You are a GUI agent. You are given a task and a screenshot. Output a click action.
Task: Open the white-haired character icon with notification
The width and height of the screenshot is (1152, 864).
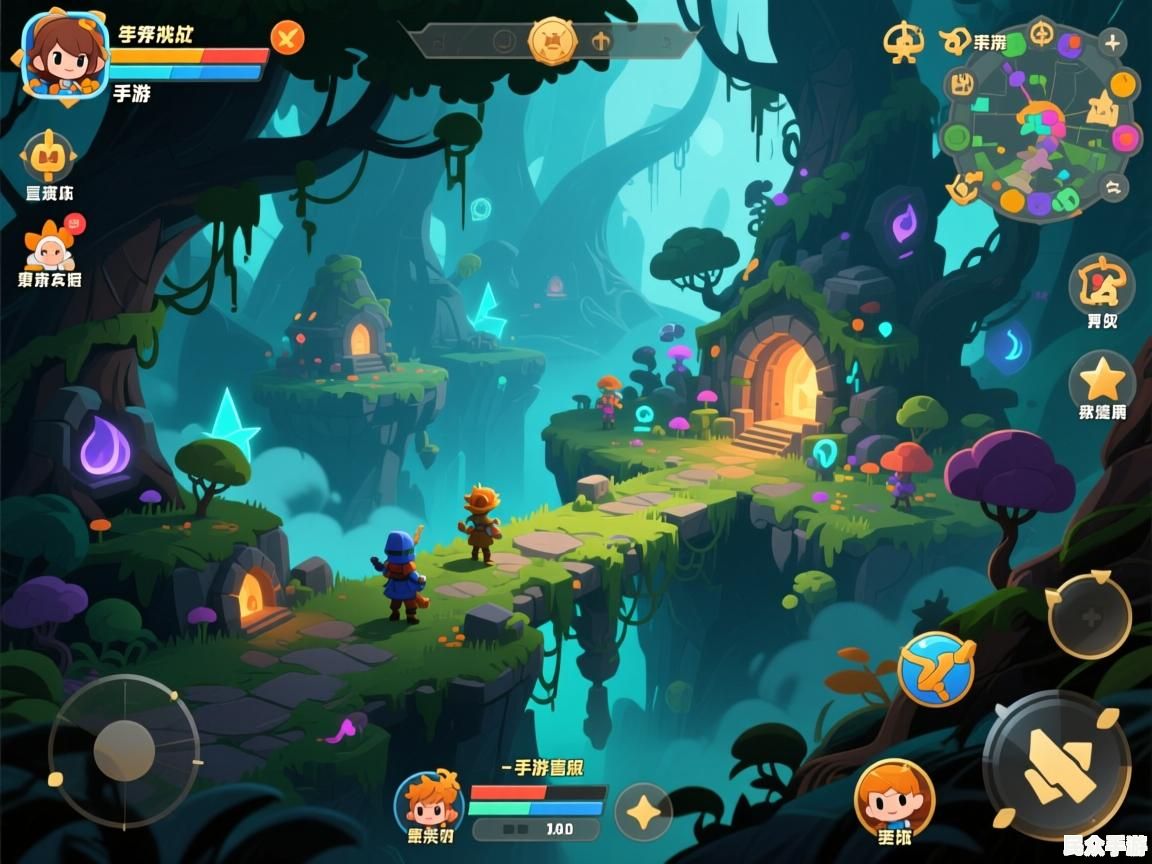pos(50,245)
